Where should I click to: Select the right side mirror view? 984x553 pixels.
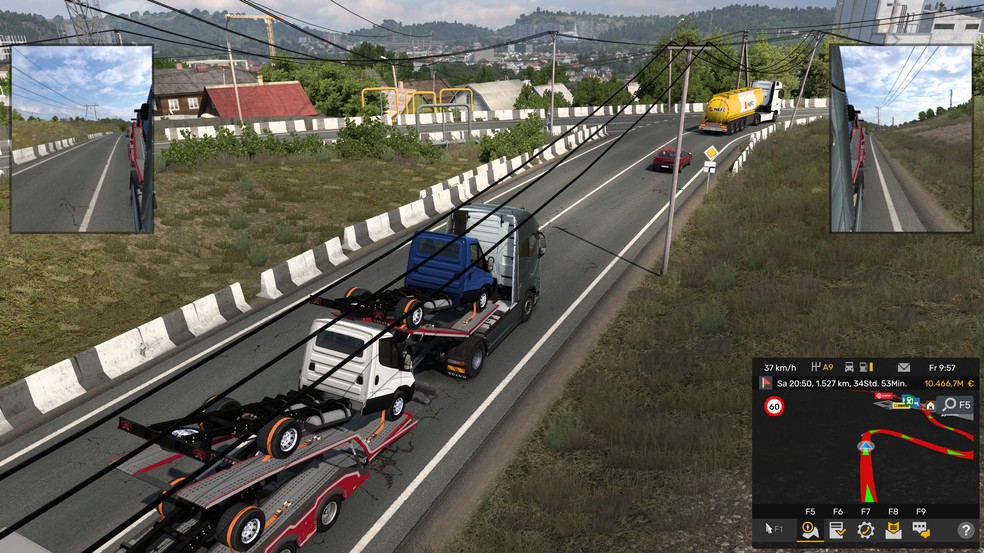pos(900,138)
